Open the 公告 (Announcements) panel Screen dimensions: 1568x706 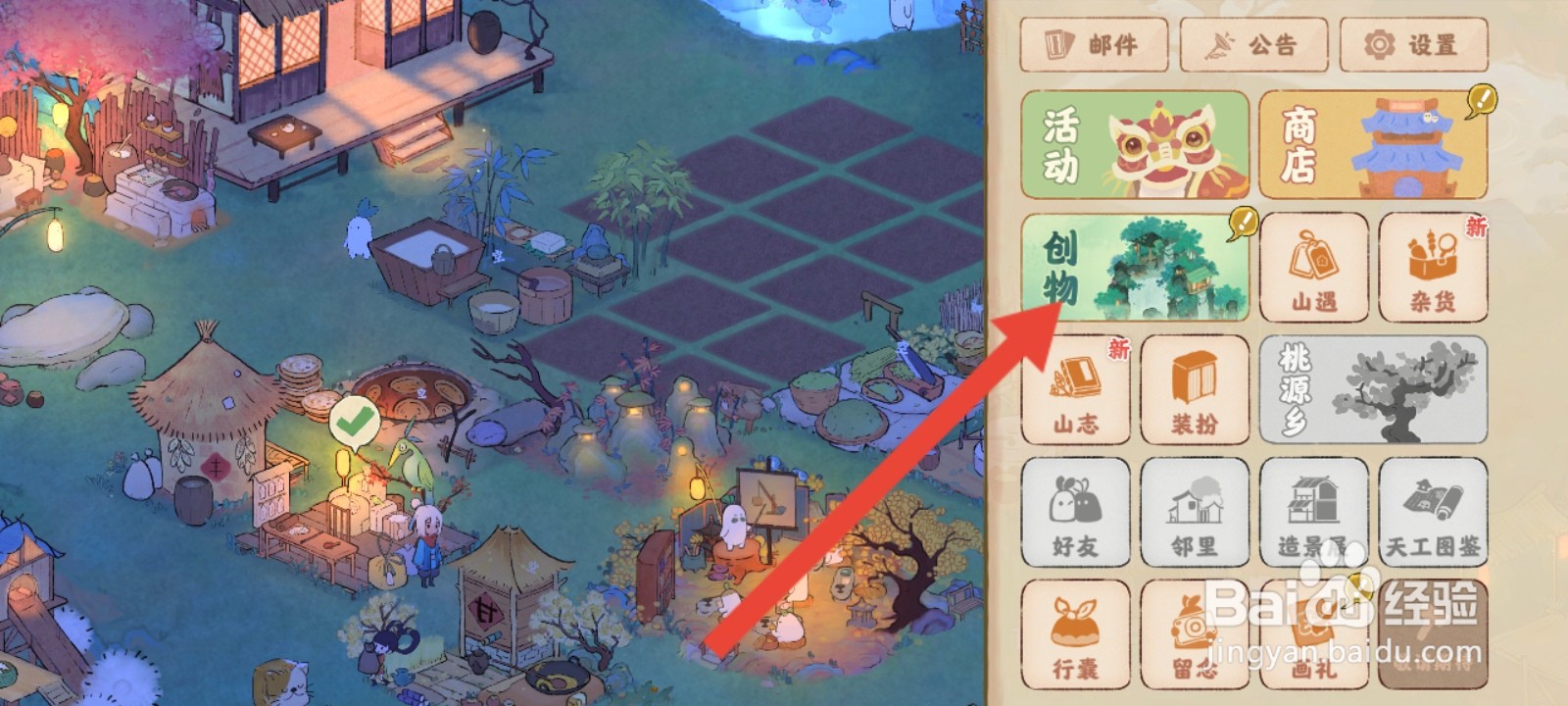click(1254, 44)
